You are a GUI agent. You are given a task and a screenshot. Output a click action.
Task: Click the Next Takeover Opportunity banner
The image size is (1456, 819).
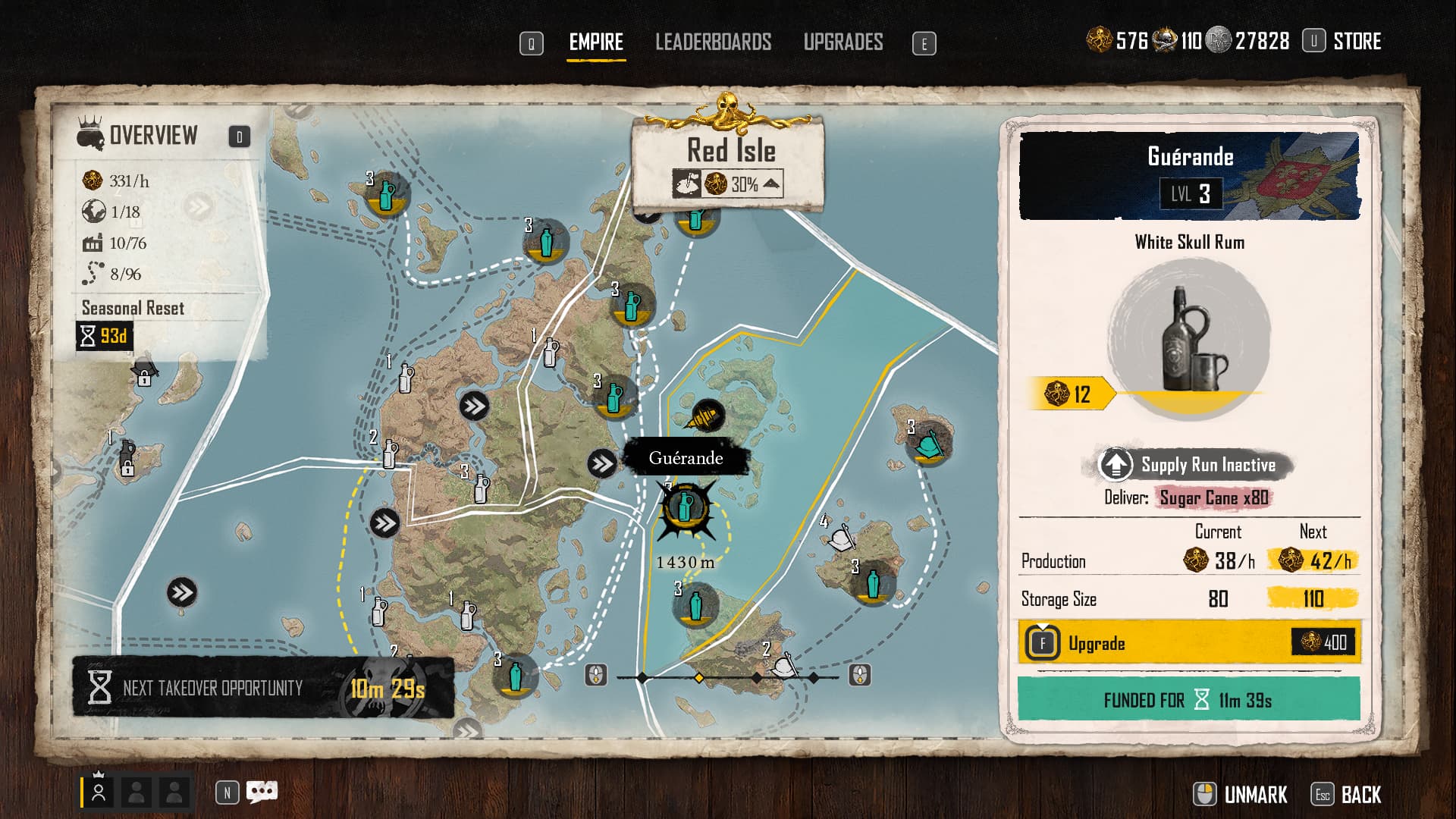(x=263, y=687)
